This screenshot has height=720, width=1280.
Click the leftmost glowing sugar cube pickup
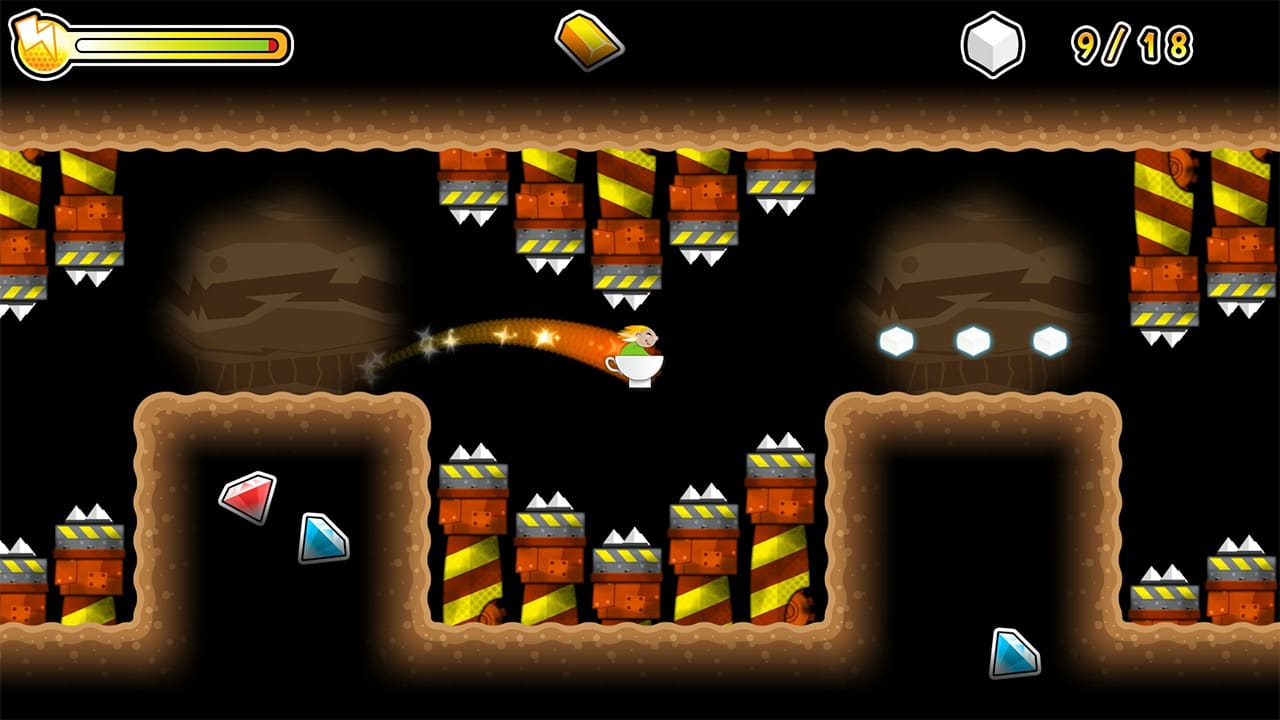tap(893, 341)
